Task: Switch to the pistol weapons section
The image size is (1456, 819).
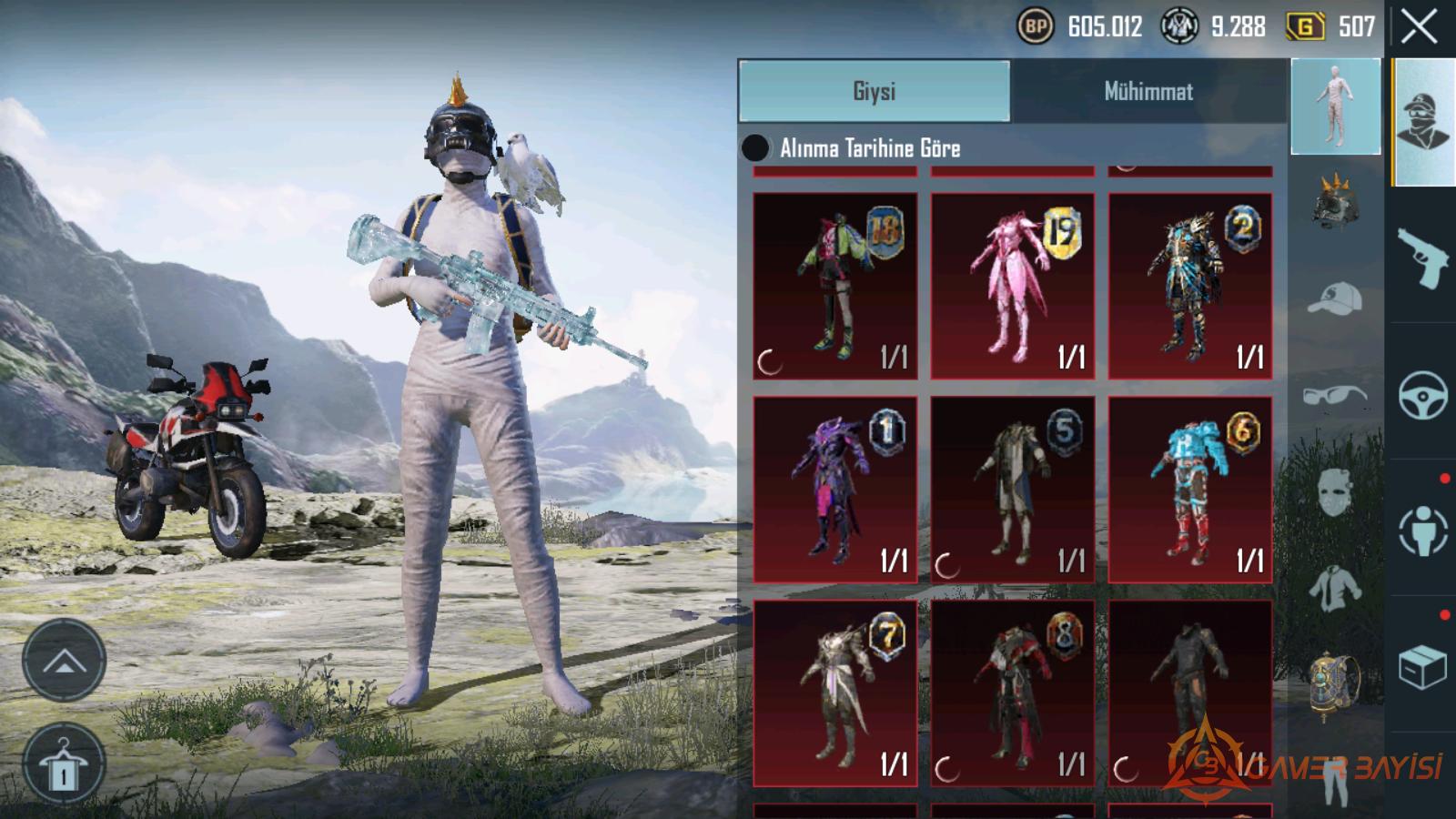Action: pyautogui.click(x=1422, y=257)
